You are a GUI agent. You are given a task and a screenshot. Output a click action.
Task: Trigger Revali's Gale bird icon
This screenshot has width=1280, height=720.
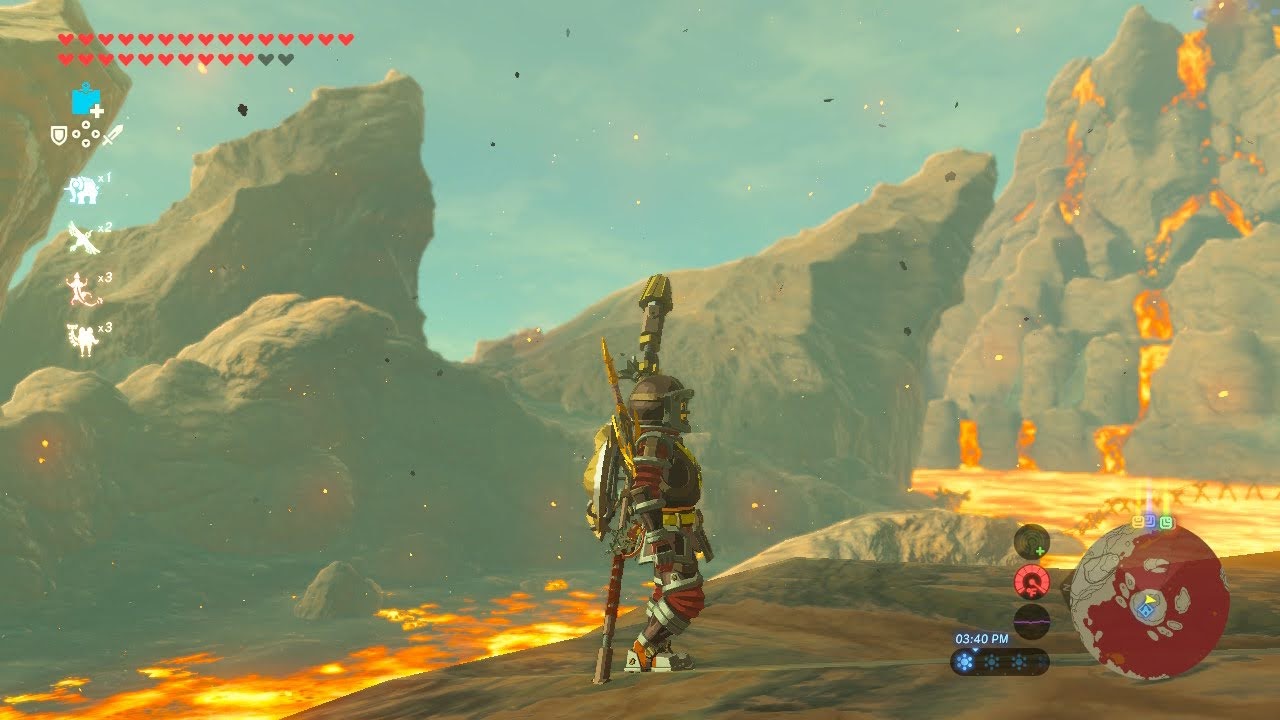(x=82, y=238)
